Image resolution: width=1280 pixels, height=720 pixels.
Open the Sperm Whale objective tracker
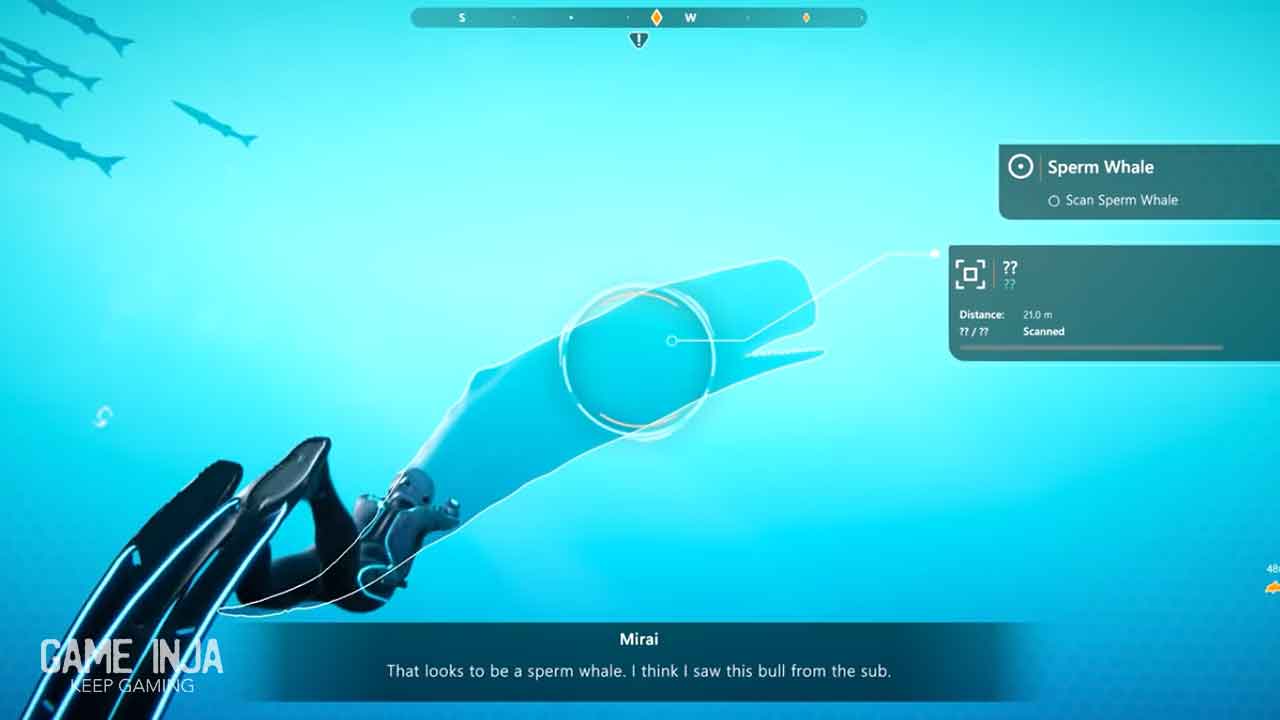tap(1100, 167)
